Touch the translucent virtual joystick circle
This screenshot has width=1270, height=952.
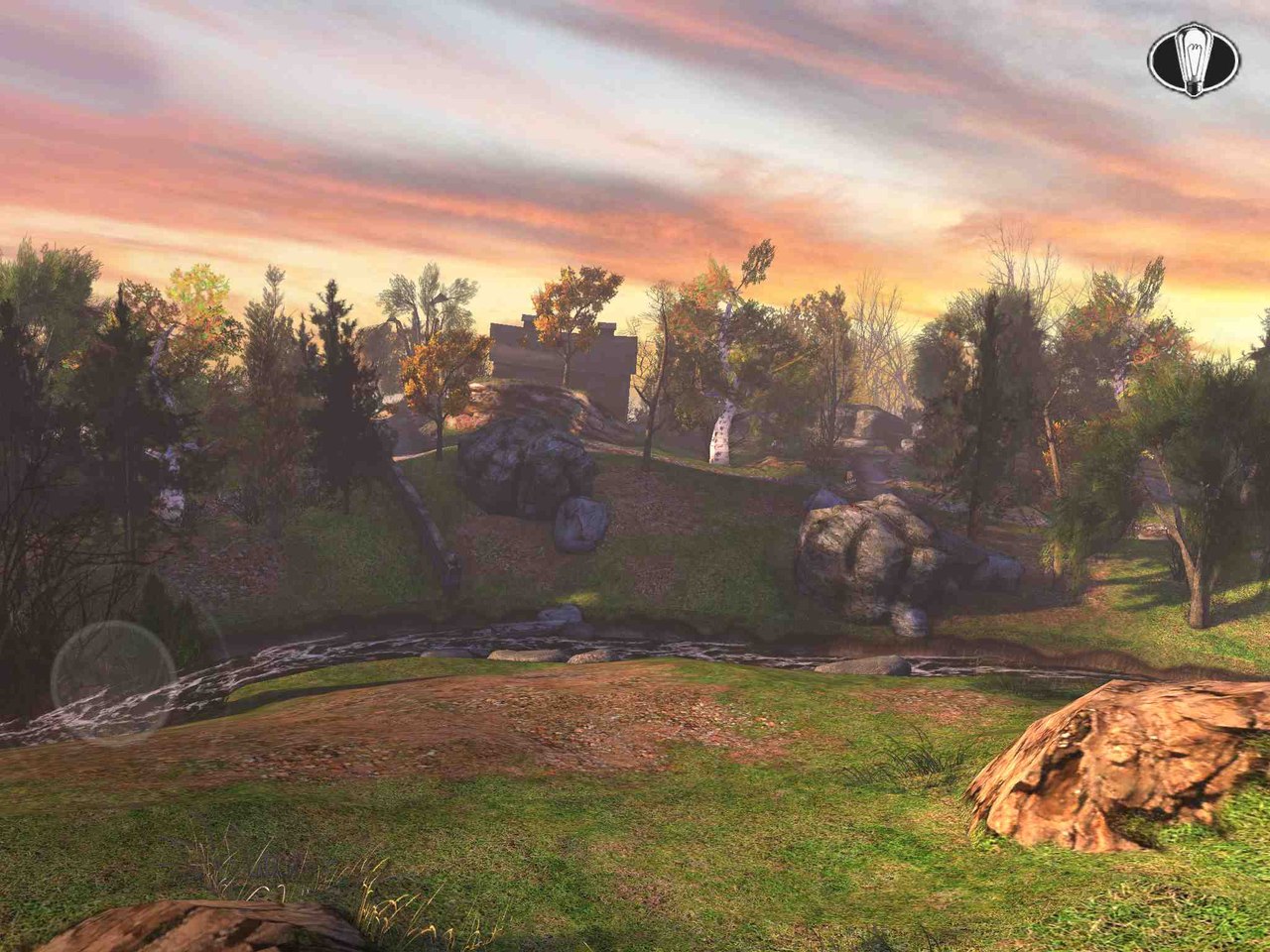click(113, 681)
